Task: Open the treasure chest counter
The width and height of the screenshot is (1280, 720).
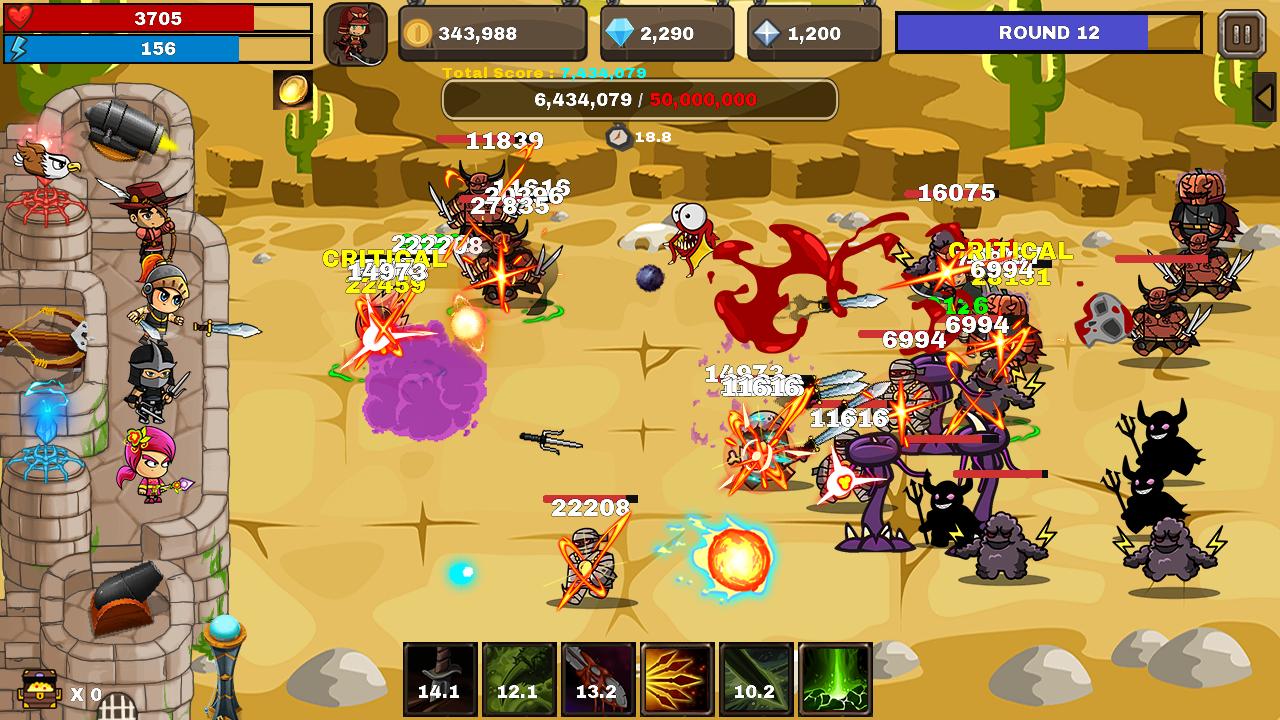Action: point(40,690)
